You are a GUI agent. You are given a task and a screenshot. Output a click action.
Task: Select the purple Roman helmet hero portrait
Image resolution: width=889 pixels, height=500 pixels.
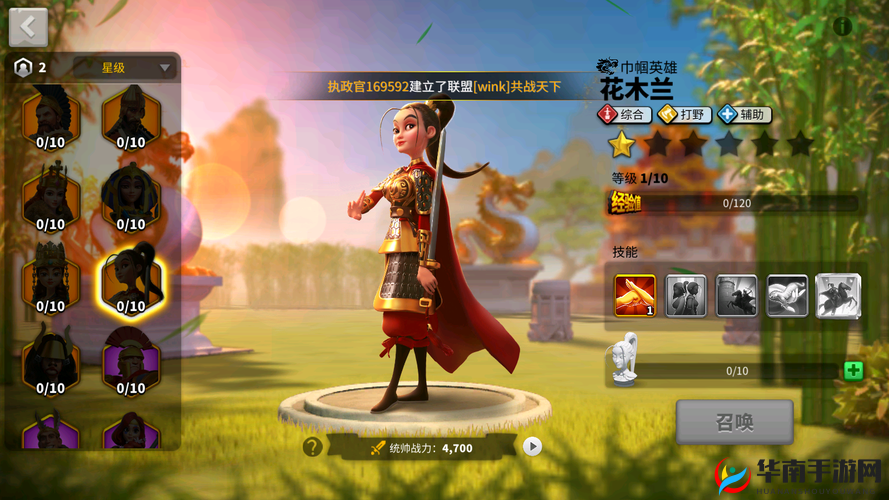pos(131,360)
